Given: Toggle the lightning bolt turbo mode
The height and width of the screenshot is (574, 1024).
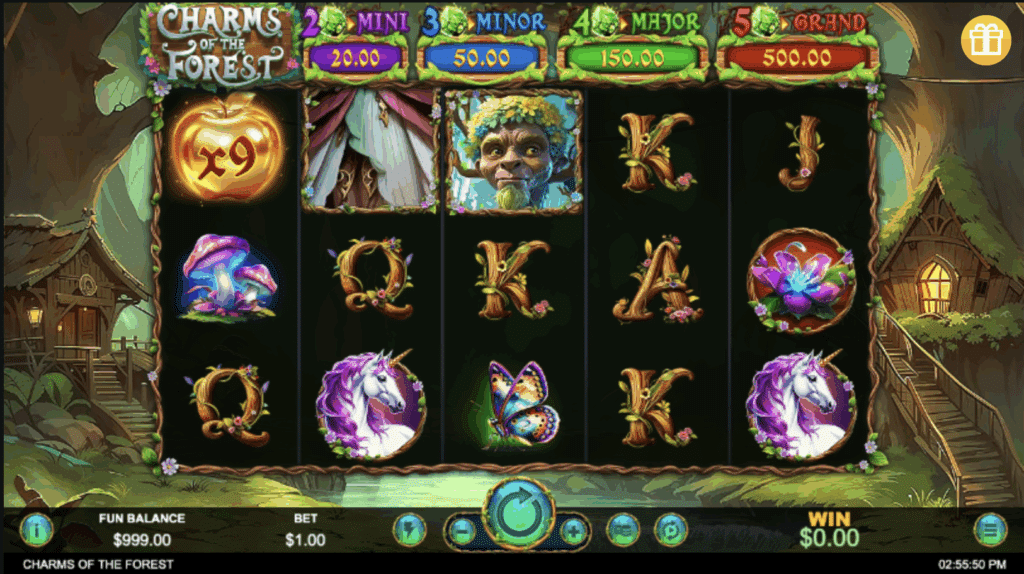Looking at the screenshot, I should 409,528.
